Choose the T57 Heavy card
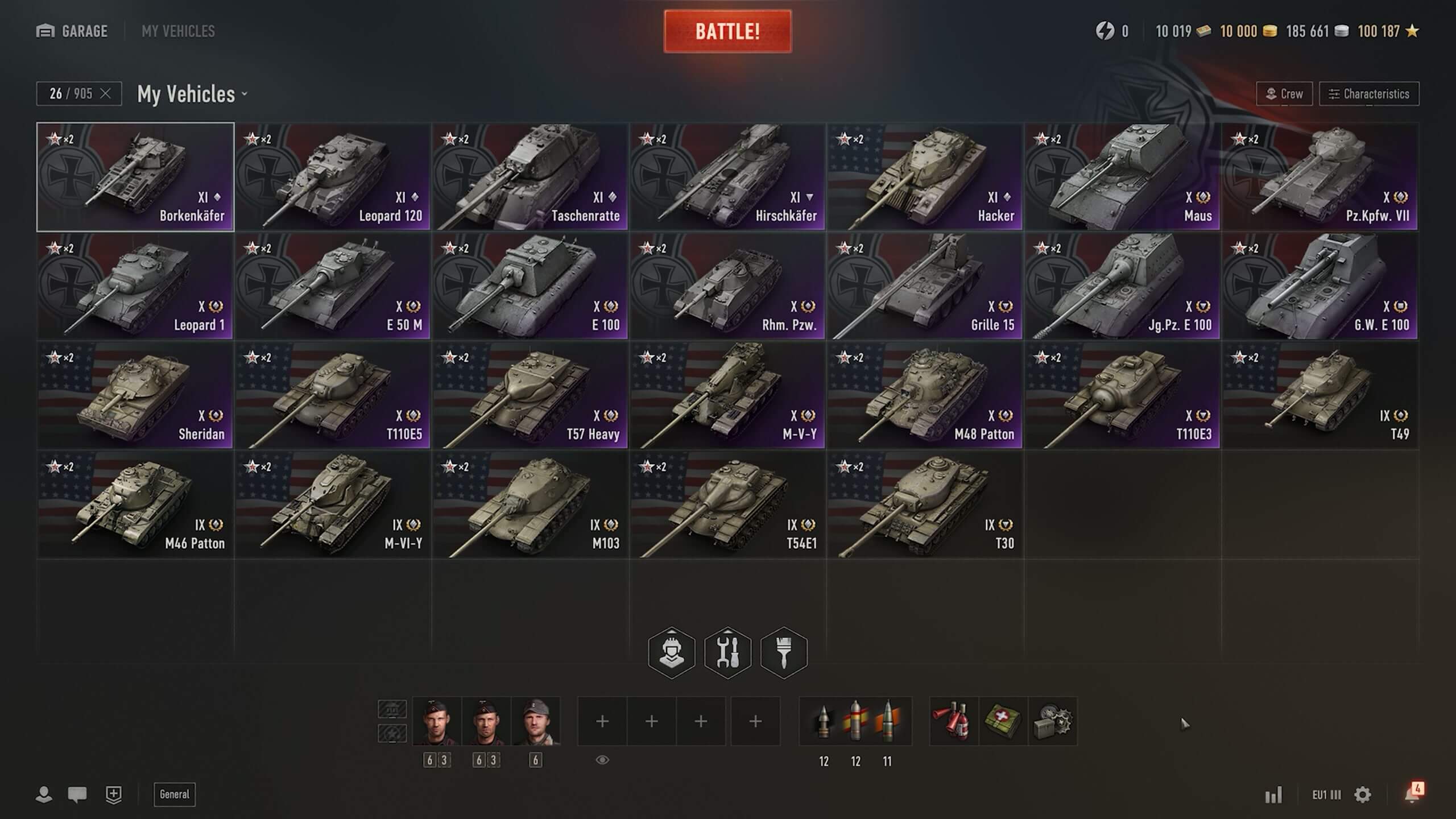1456x819 pixels. point(530,395)
